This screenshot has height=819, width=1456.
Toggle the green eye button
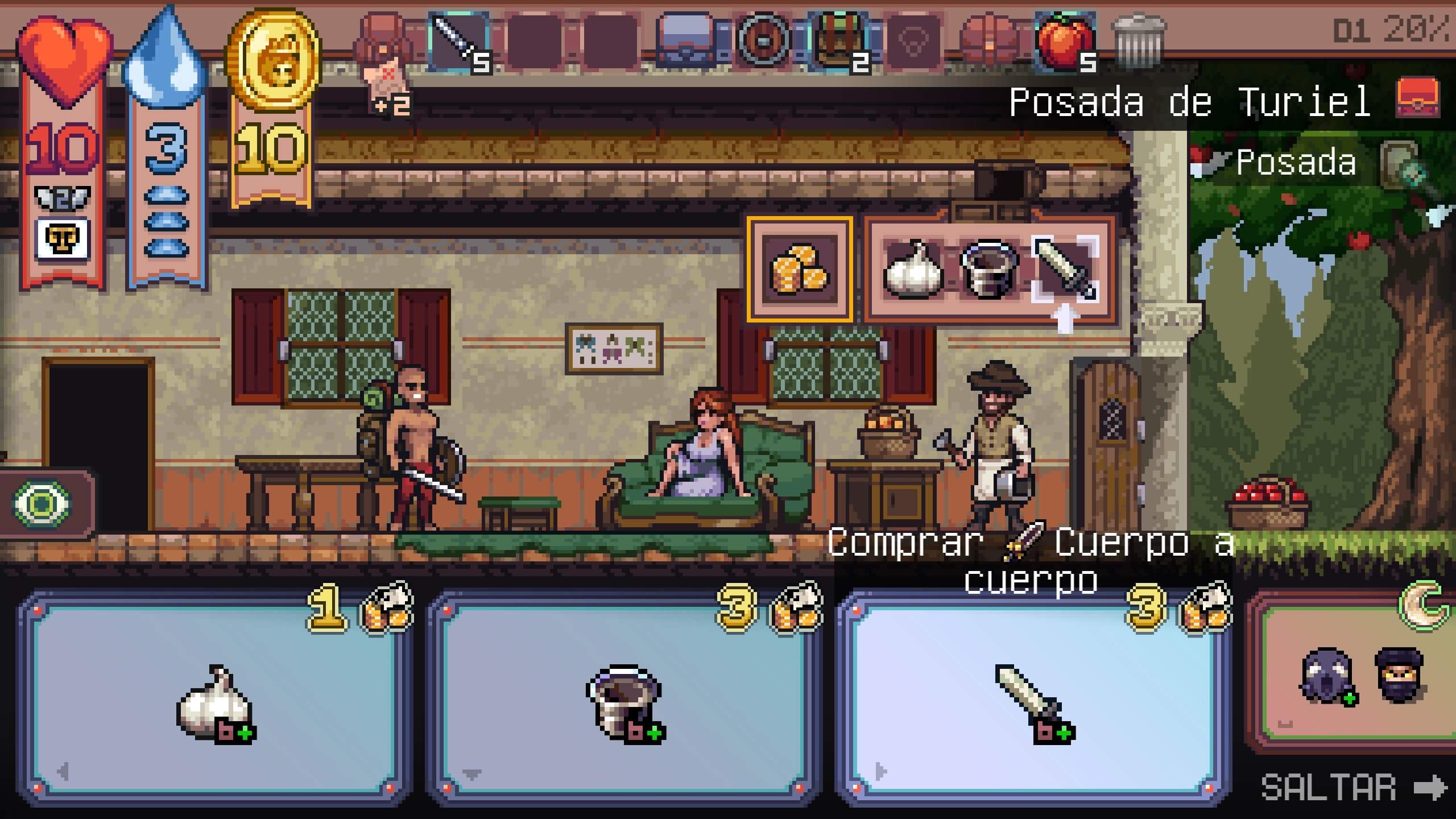click(42, 504)
